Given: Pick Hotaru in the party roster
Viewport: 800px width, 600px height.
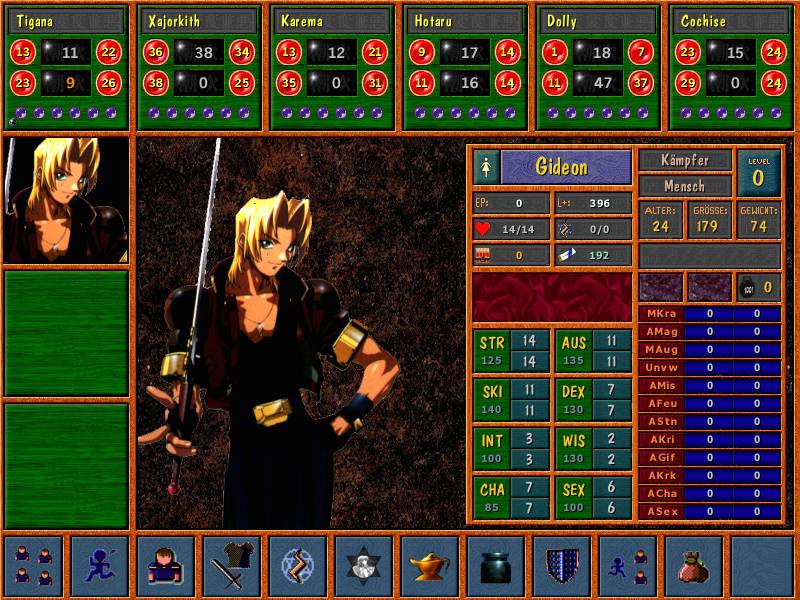Looking at the screenshot, I should pos(465,21).
